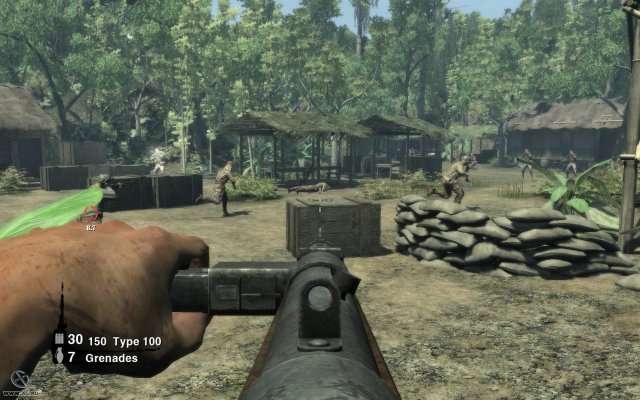Click the grenade icon in the HUD
The image size is (640, 400).
coord(59,357)
